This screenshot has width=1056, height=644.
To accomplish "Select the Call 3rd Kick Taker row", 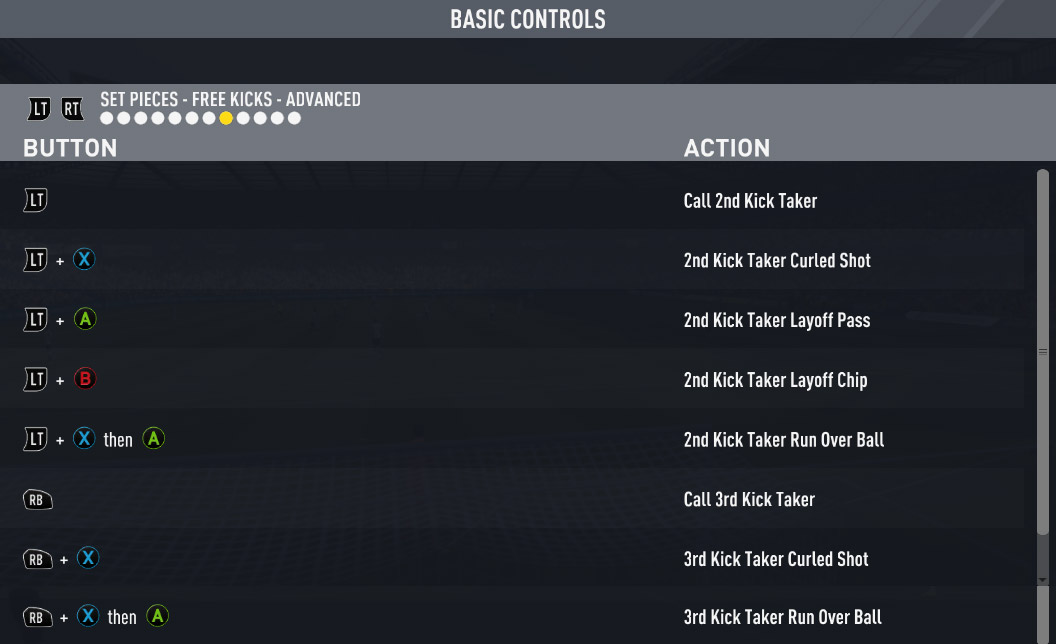I will (749, 499).
